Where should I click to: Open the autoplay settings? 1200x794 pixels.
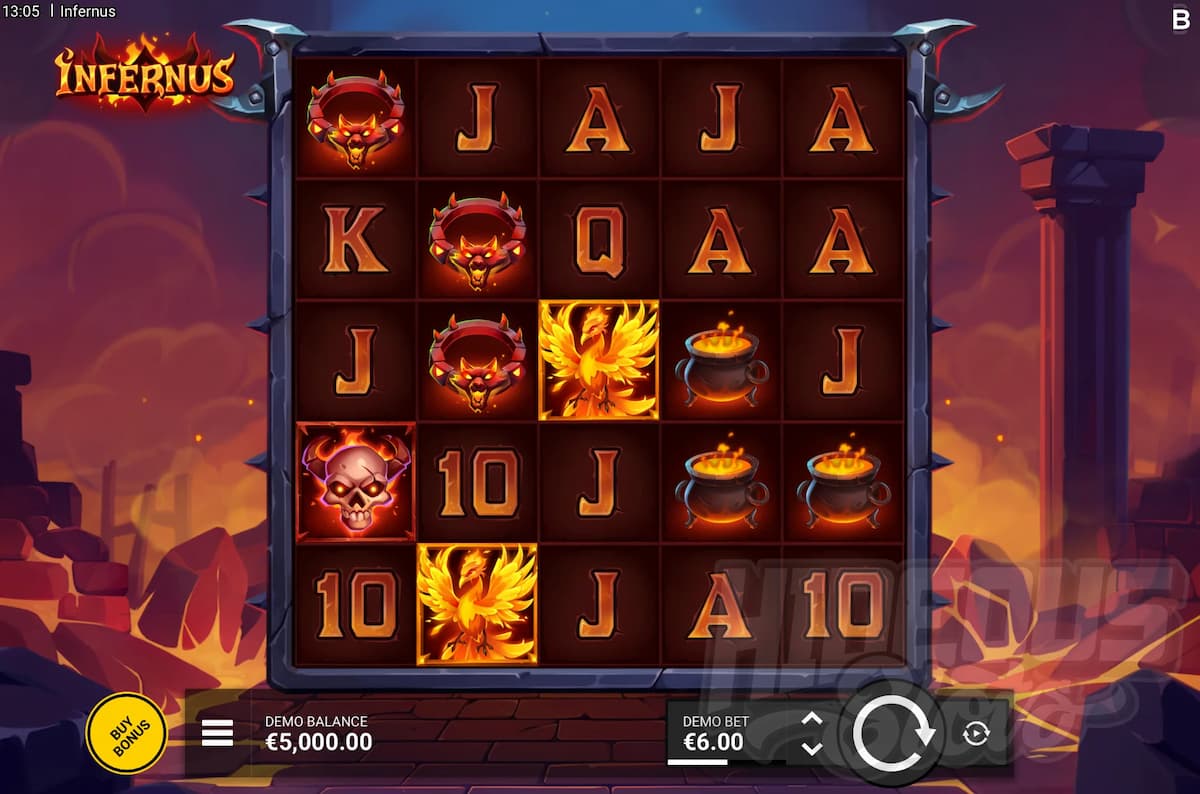pyautogui.click(x=975, y=734)
